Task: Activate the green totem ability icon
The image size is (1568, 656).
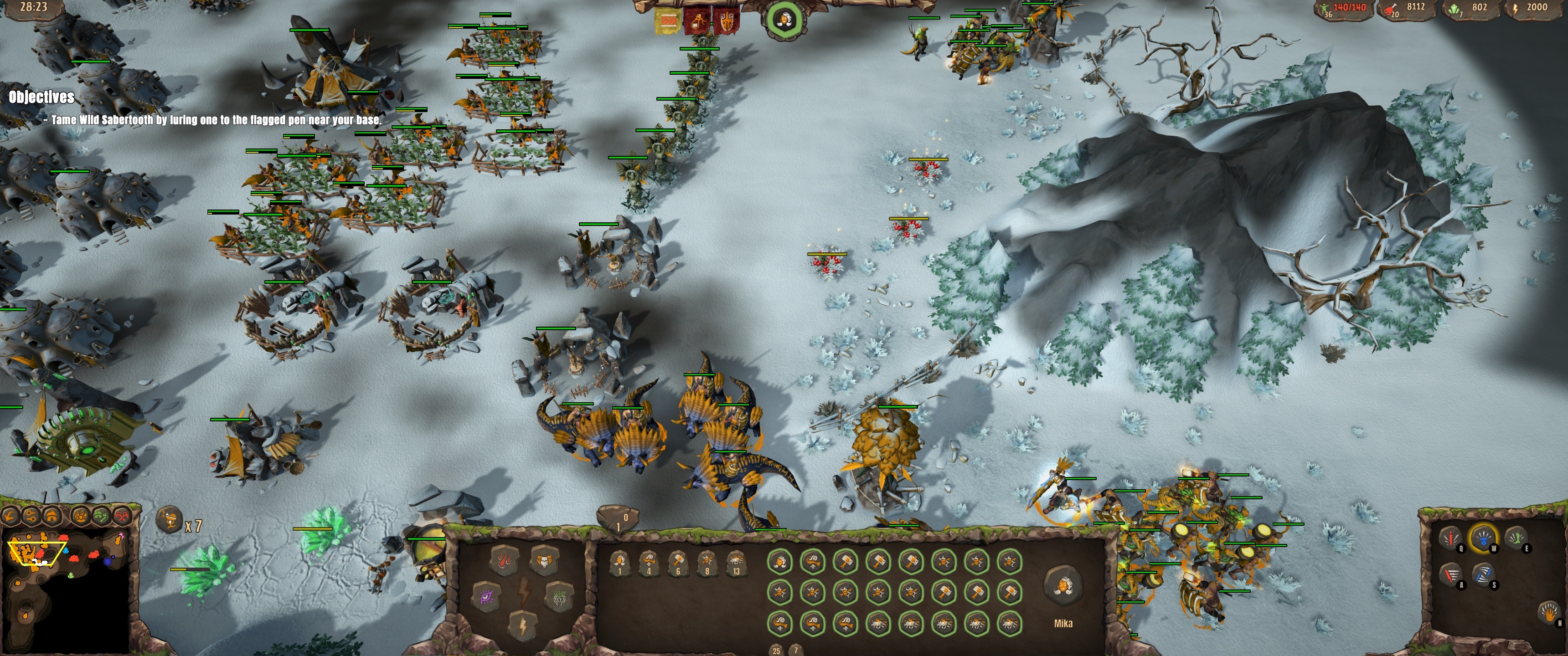Action: [x=559, y=596]
